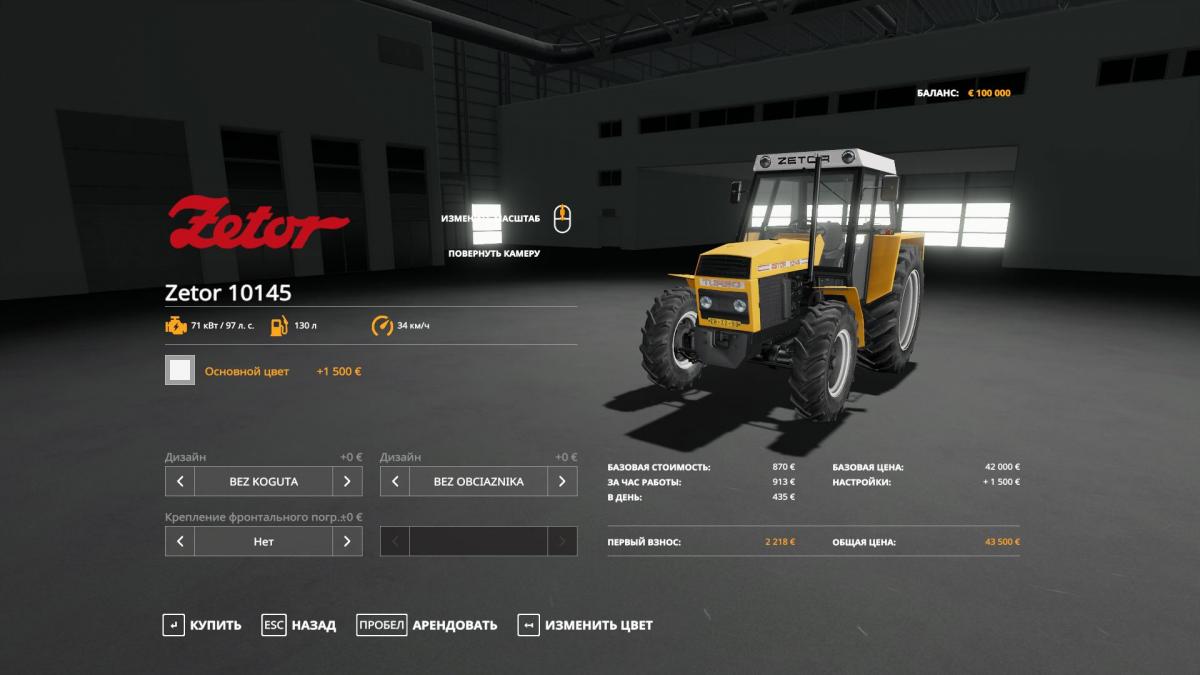The width and height of the screenshot is (1200, 675).
Task: Switch to previous BEZ OBCIAZNIKA option
Action: click(x=395, y=481)
